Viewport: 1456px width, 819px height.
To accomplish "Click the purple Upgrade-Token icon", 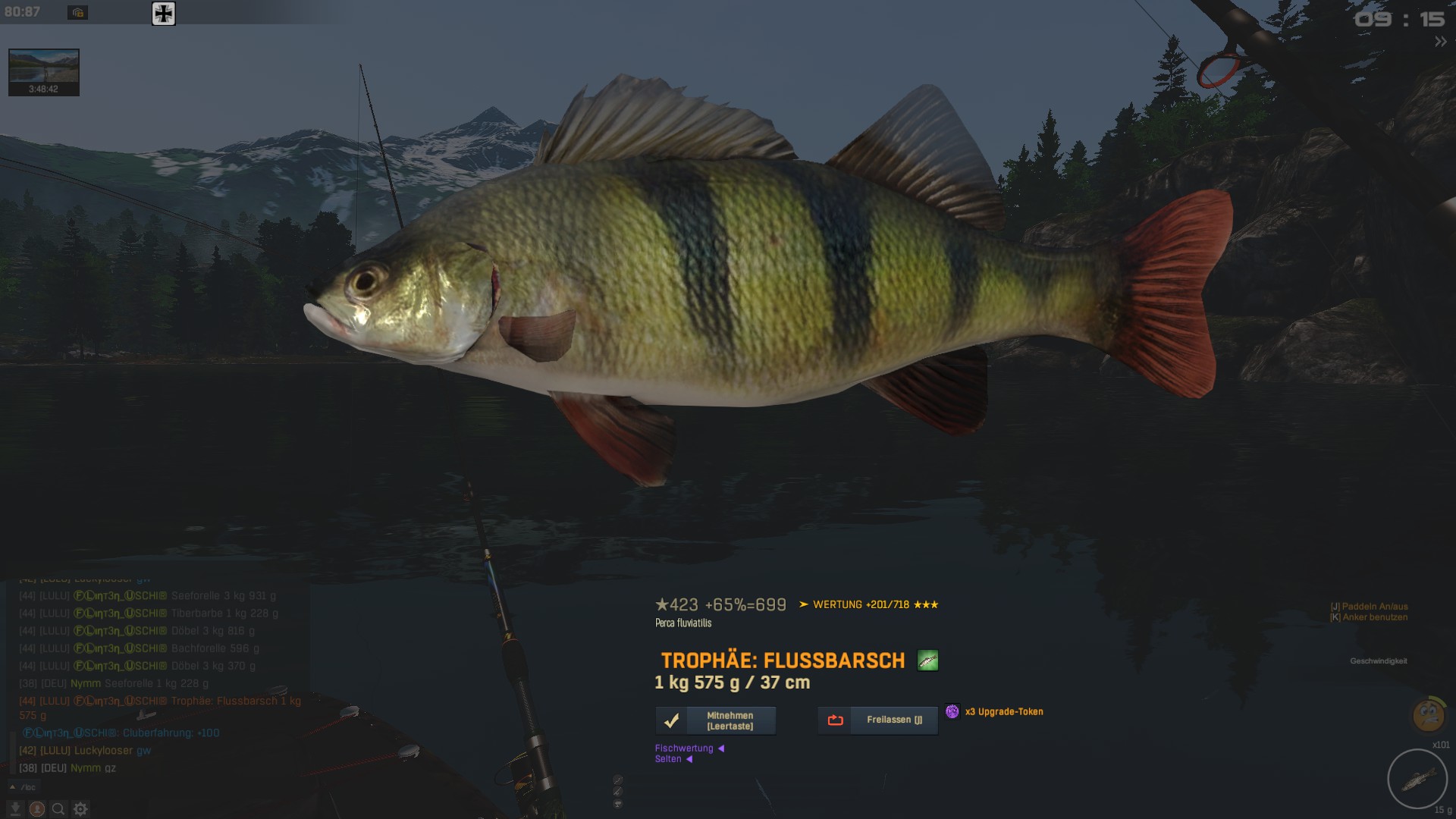I will [x=952, y=711].
